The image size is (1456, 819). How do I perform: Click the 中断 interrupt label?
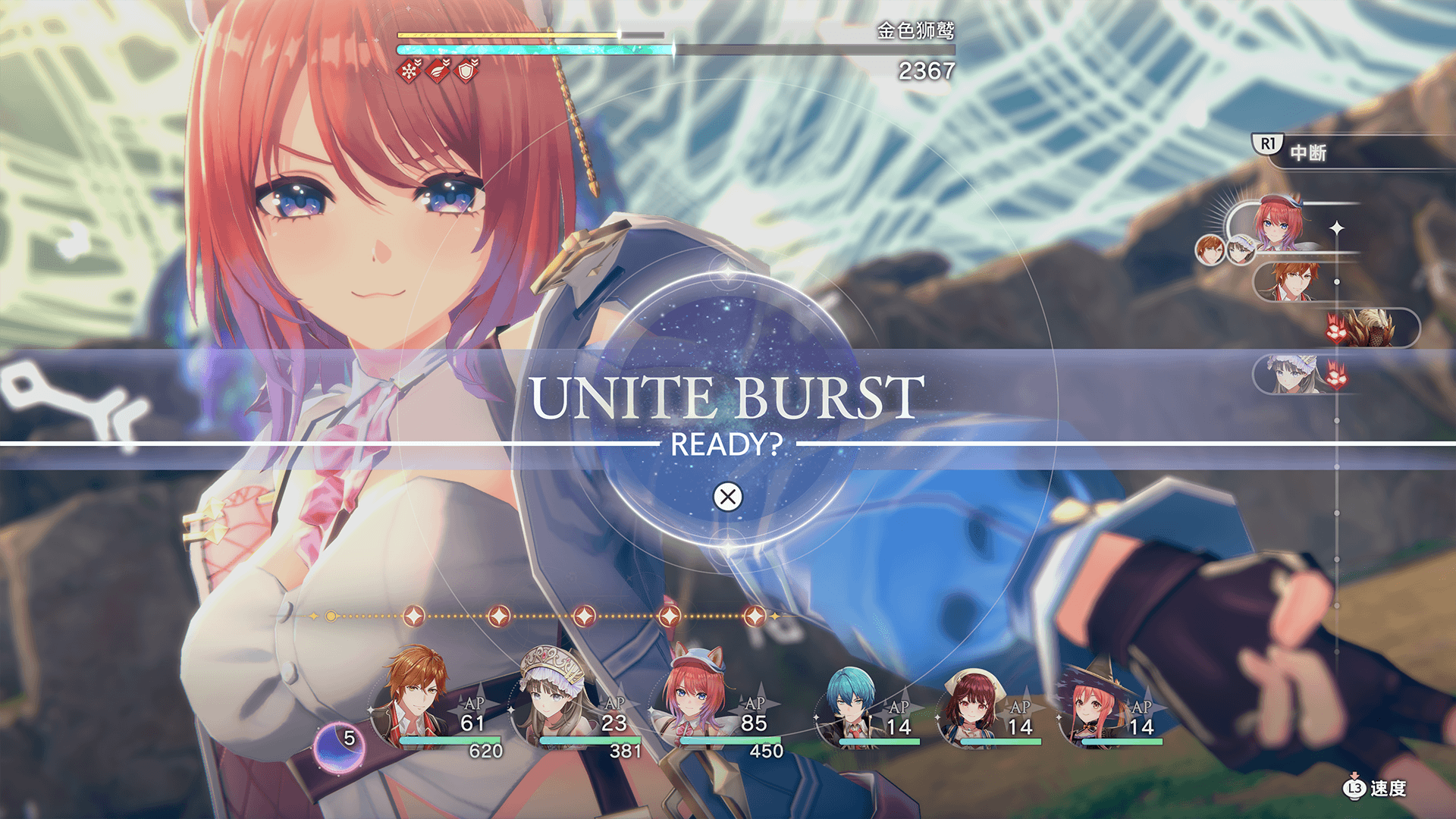point(1307,152)
